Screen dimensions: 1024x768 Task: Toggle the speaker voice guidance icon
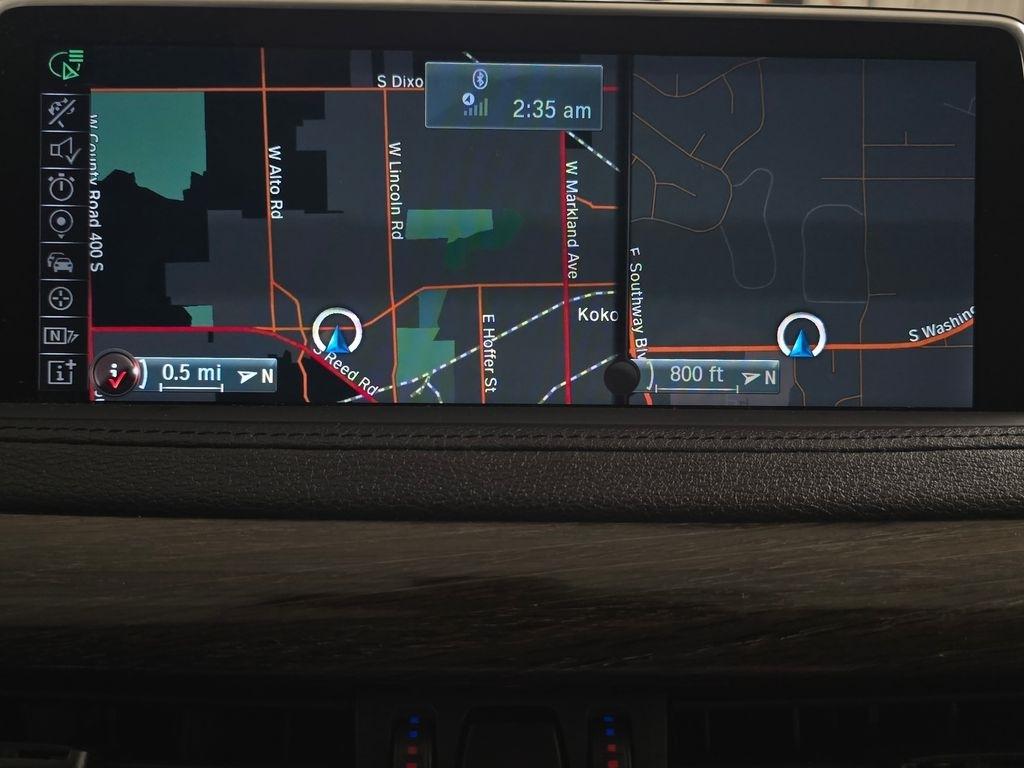62,150
